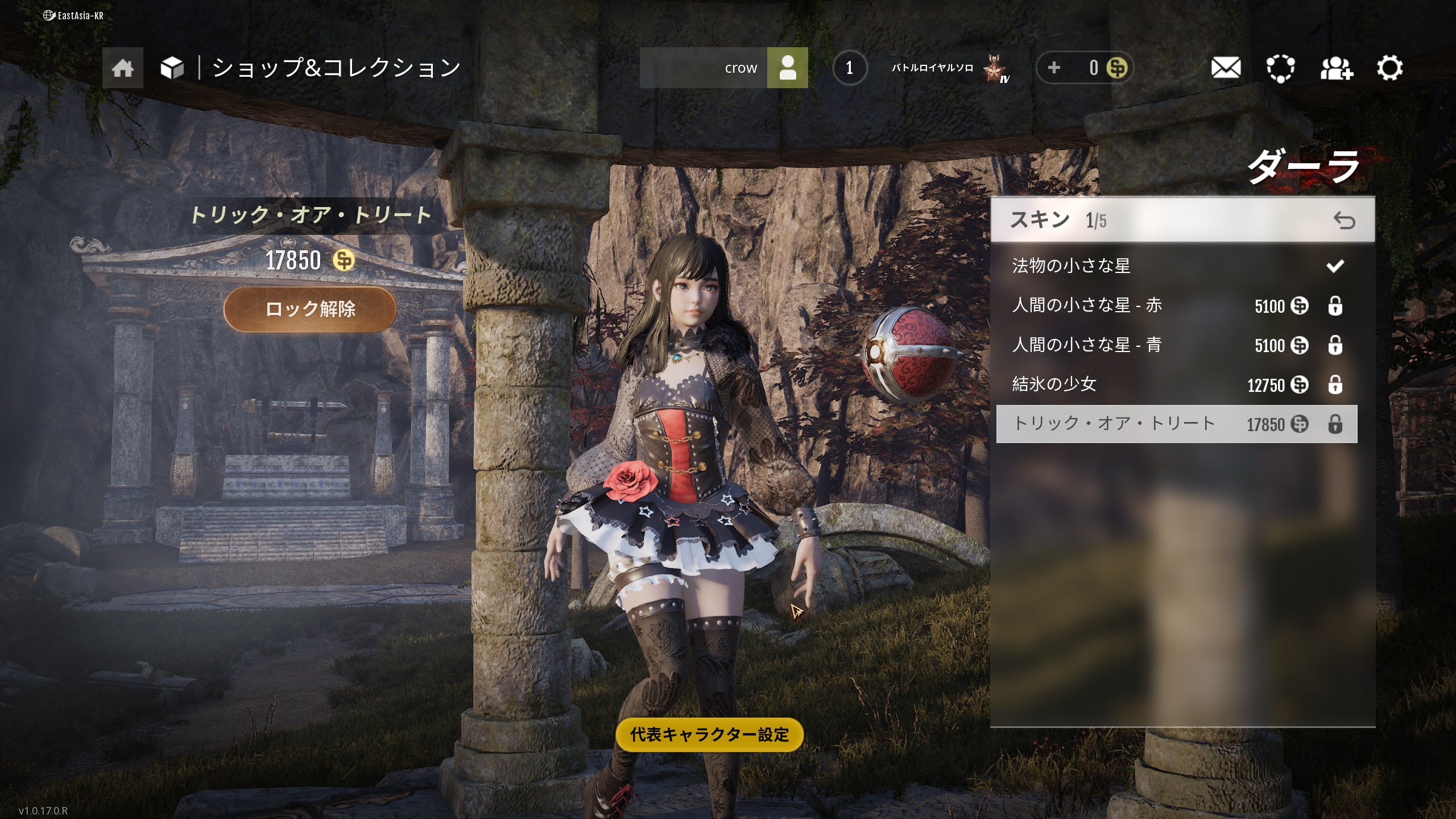Click the crow profile avatar icon
Image resolution: width=1456 pixels, height=819 pixels.
point(788,67)
